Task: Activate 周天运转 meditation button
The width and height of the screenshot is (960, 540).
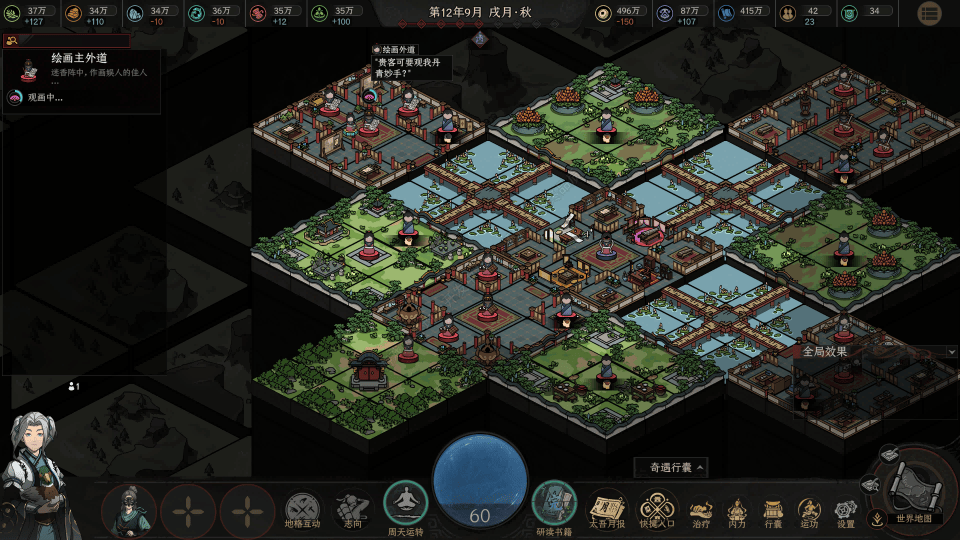Action: point(406,505)
